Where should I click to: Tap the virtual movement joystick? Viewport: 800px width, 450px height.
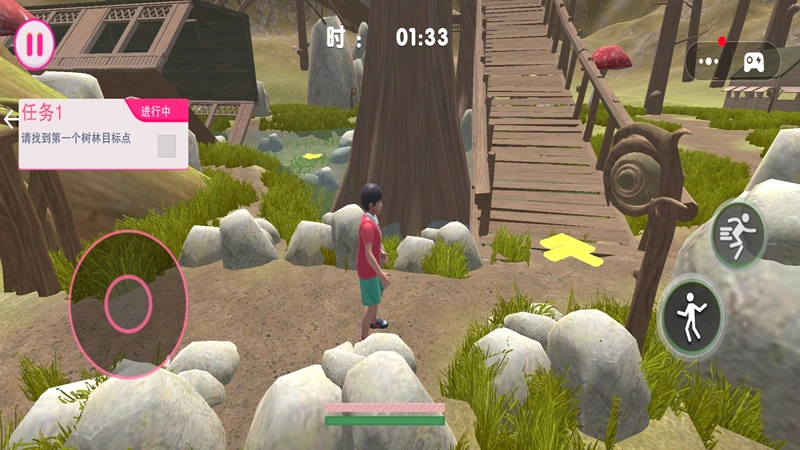[x=128, y=304]
